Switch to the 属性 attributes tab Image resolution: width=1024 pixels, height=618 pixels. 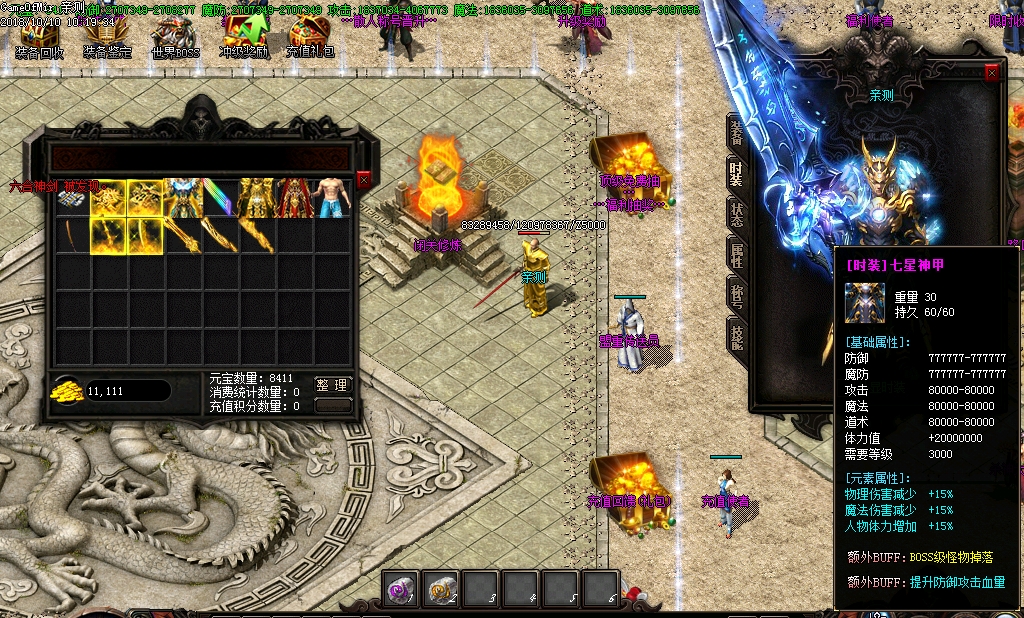coord(737,256)
